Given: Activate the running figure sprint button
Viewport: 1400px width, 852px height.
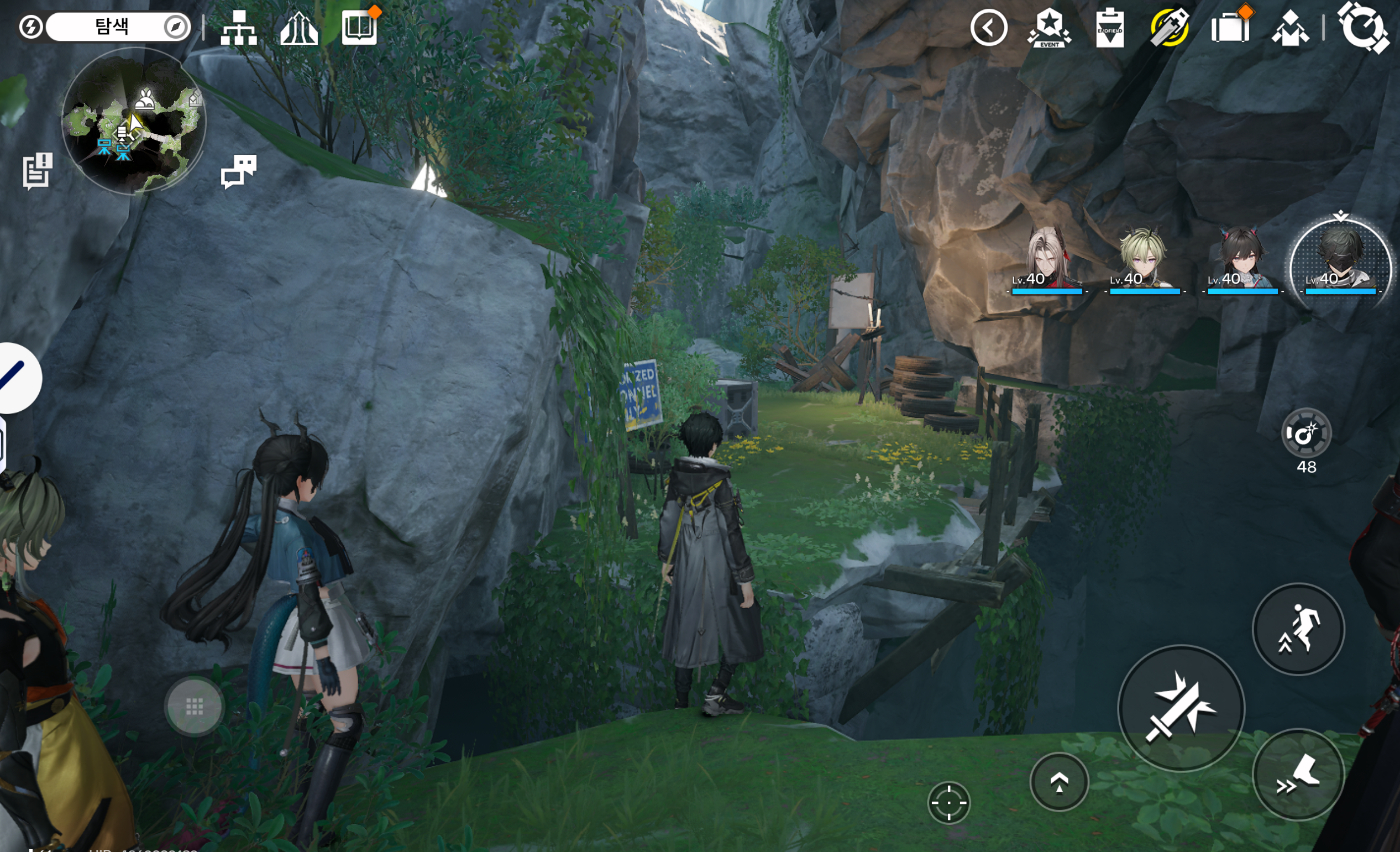Looking at the screenshot, I should click(1298, 629).
